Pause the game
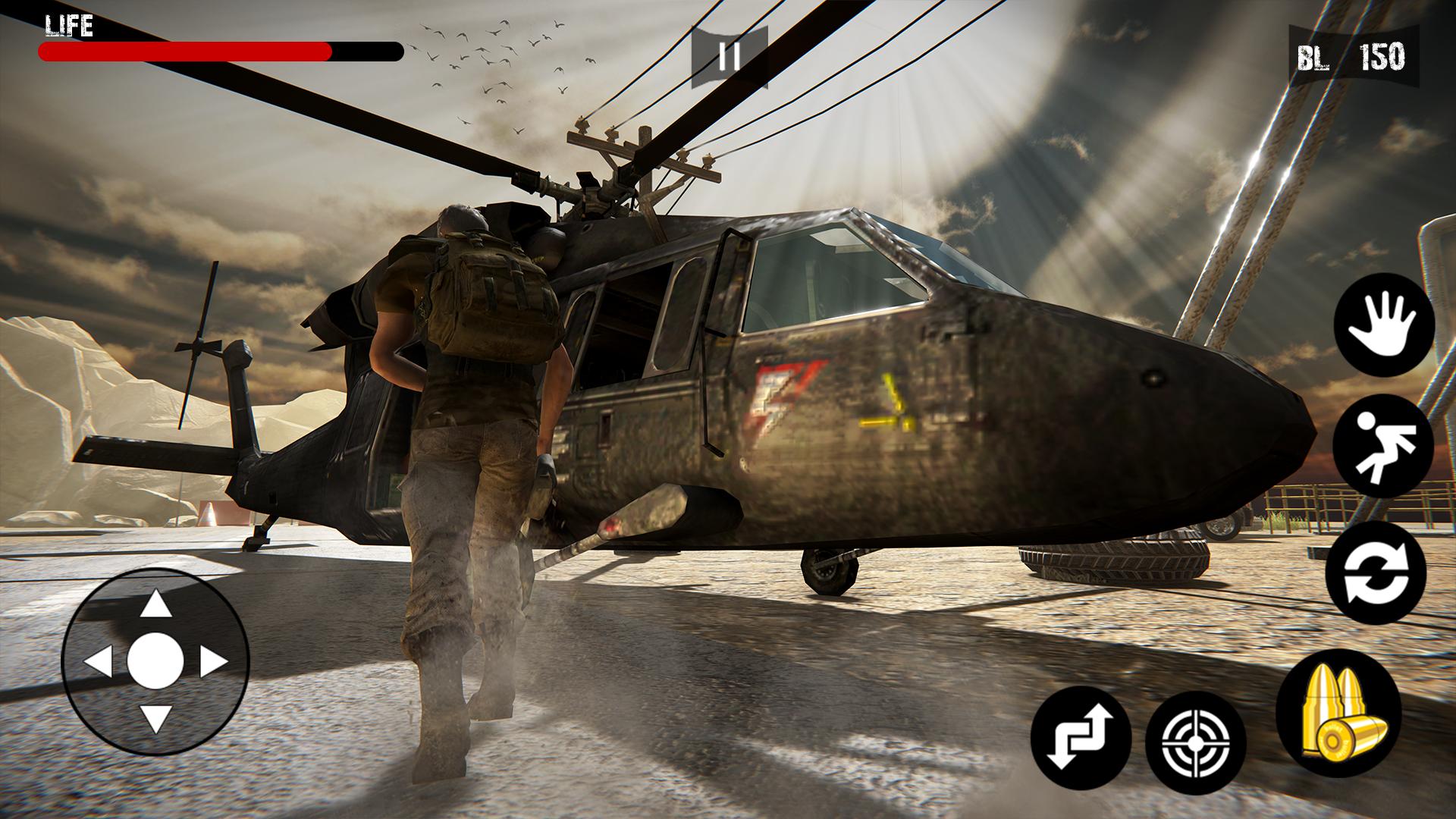The height and width of the screenshot is (819, 1456). [x=729, y=57]
